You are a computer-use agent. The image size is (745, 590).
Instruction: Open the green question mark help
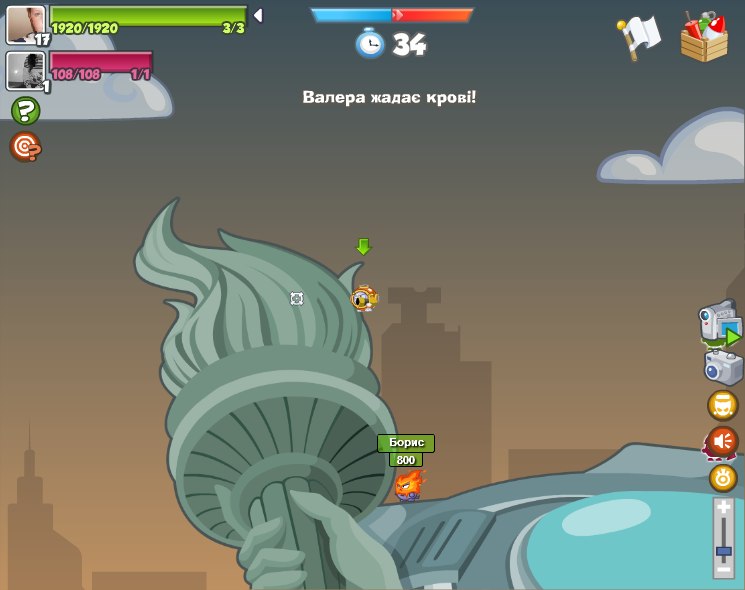click(x=25, y=110)
